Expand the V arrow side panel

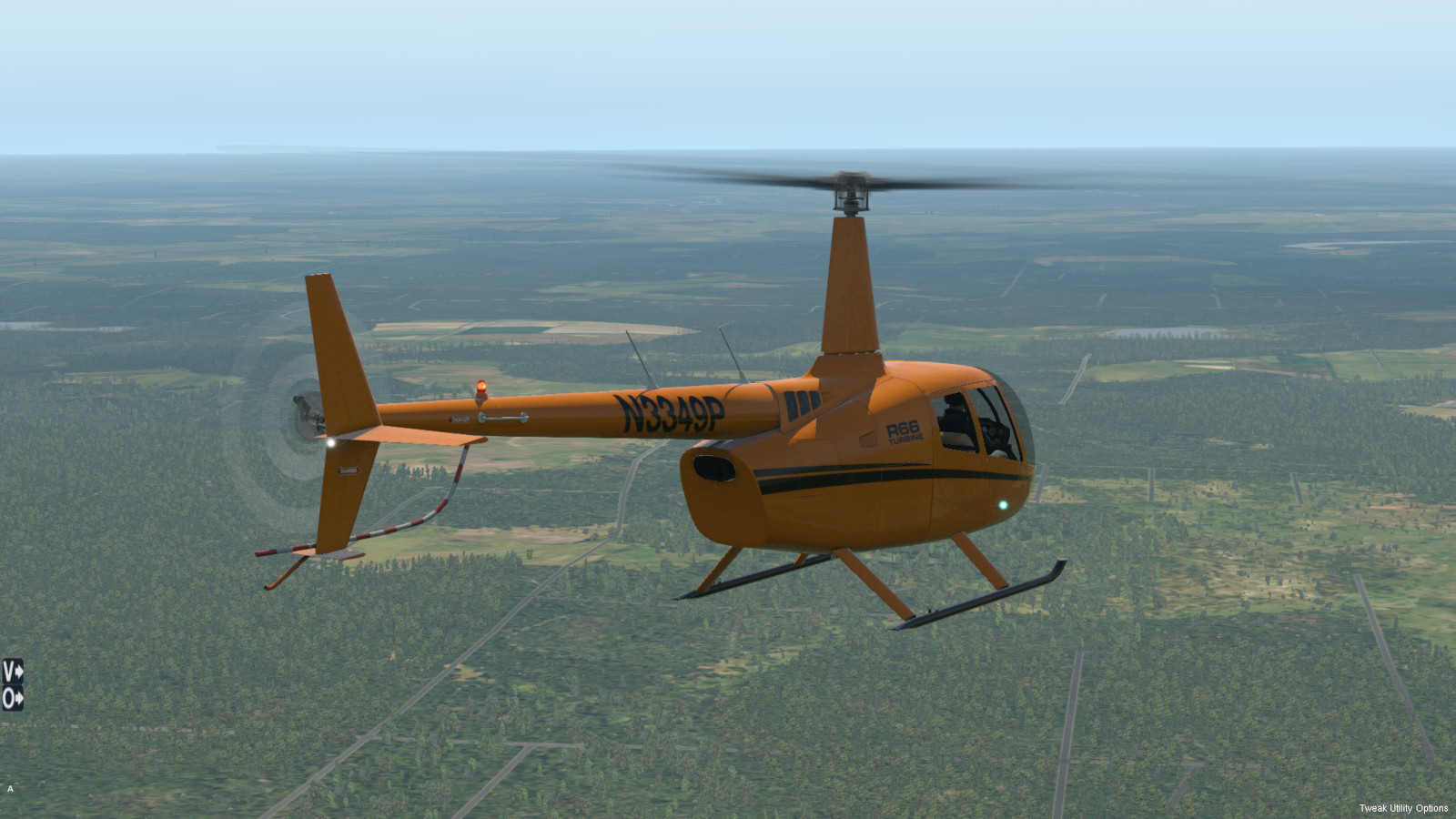(x=12, y=672)
